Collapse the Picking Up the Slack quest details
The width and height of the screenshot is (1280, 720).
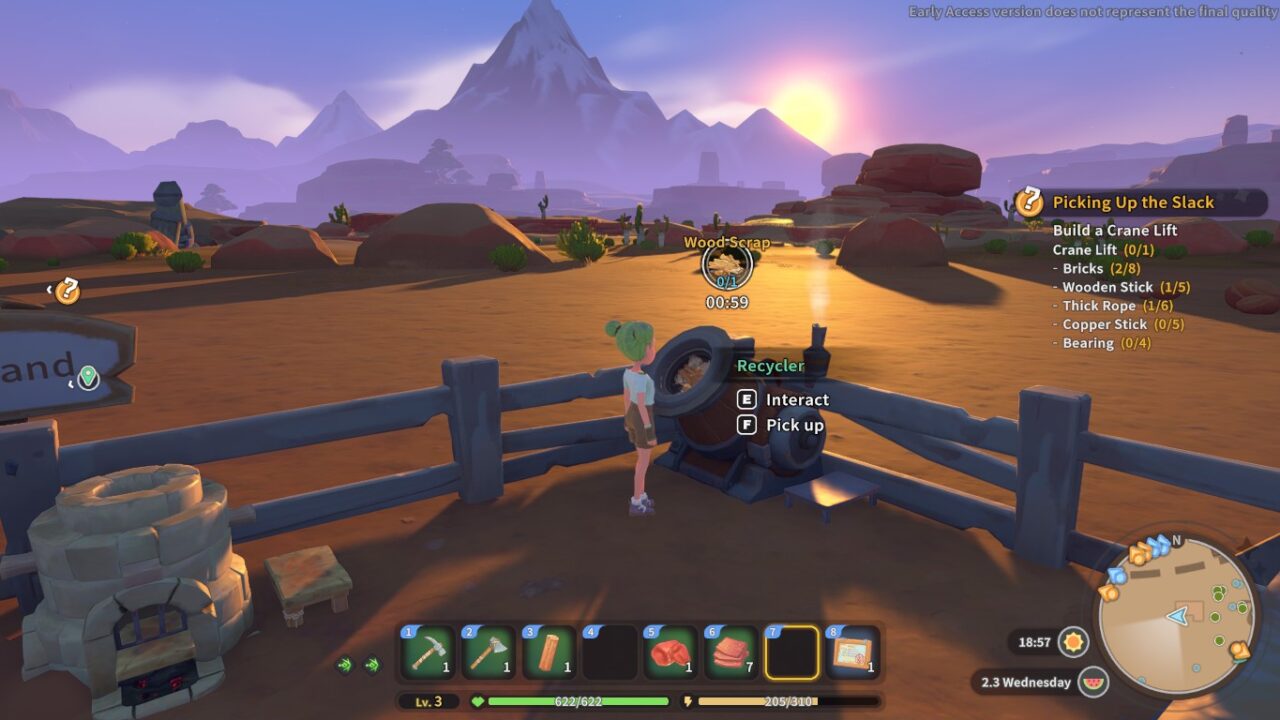point(1134,201)
